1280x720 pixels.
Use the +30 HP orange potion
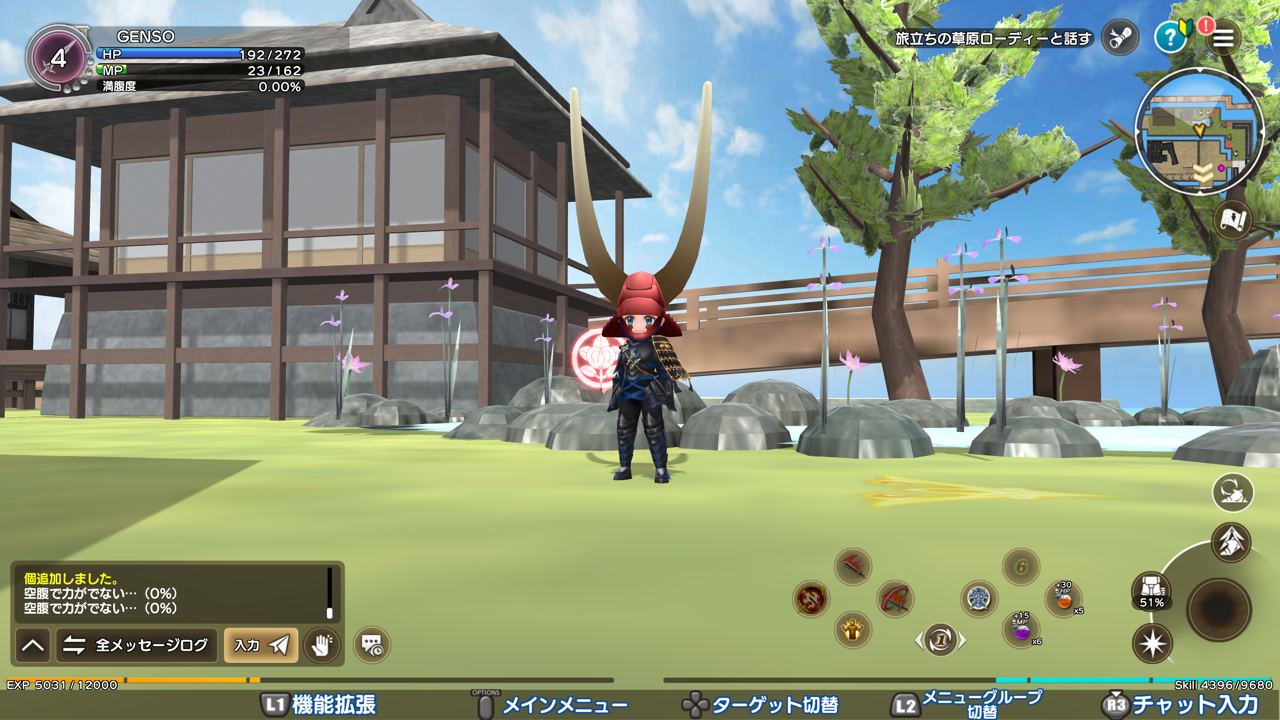(1063, 599)
